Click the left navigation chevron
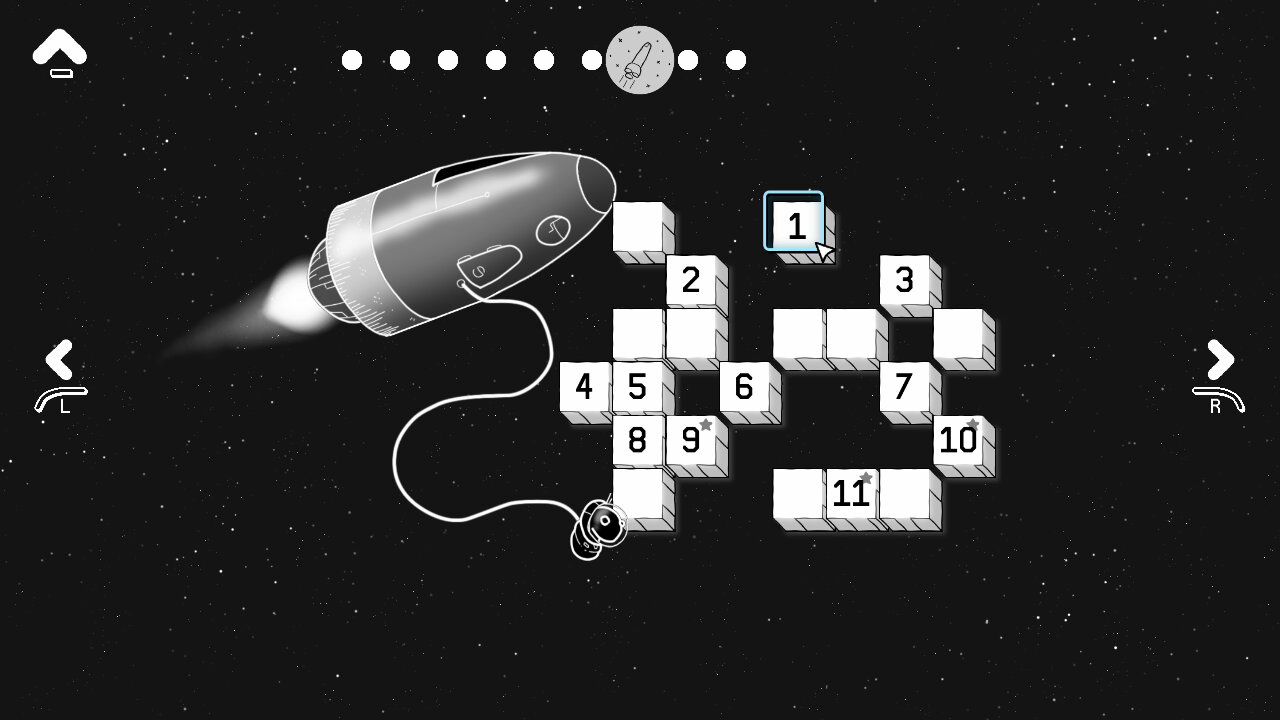Image resolution: width=1280 pixels, height=720 pixels. click(60, 358)
